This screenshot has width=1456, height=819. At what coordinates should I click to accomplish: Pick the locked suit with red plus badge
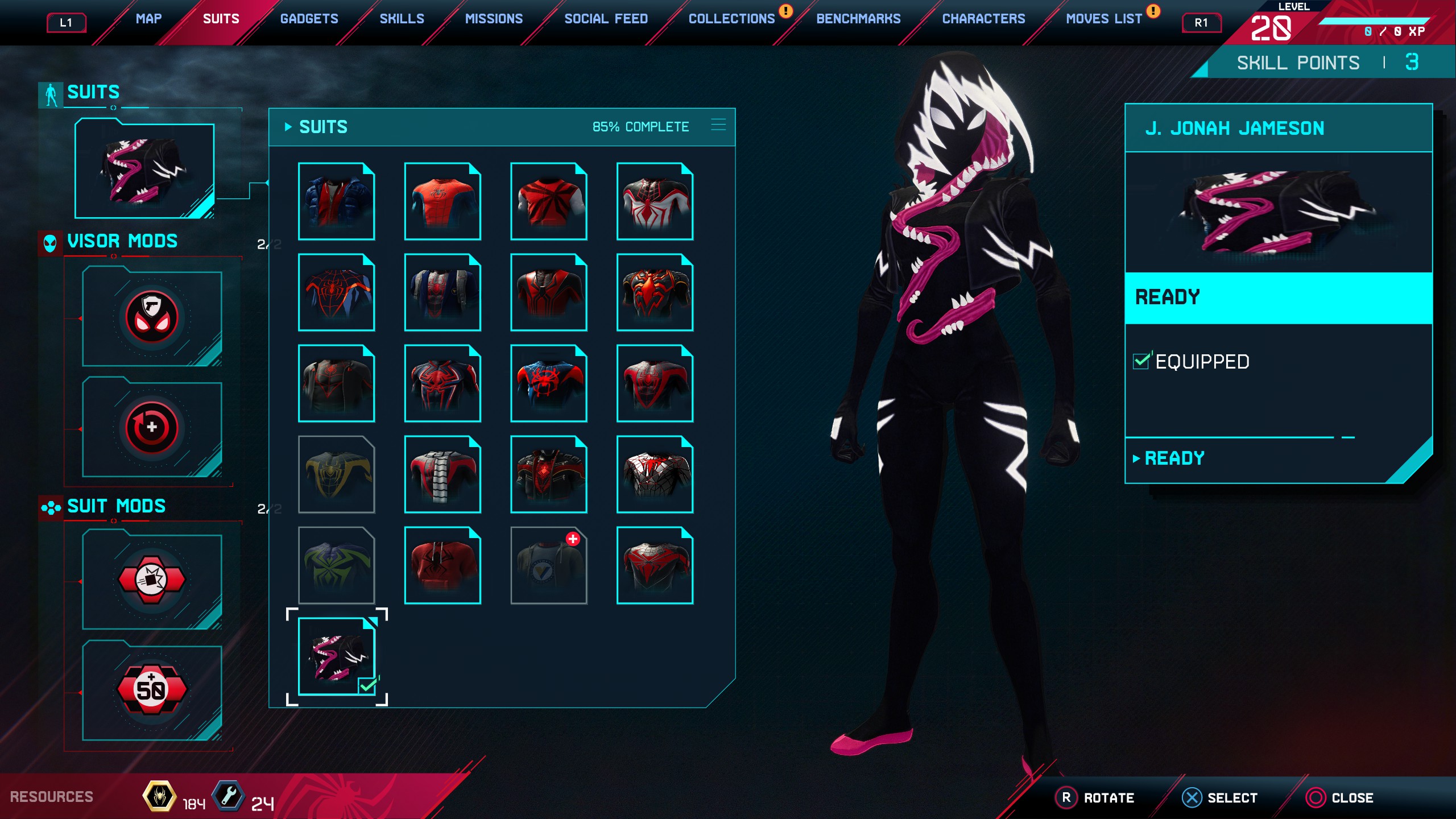point(548,565)
